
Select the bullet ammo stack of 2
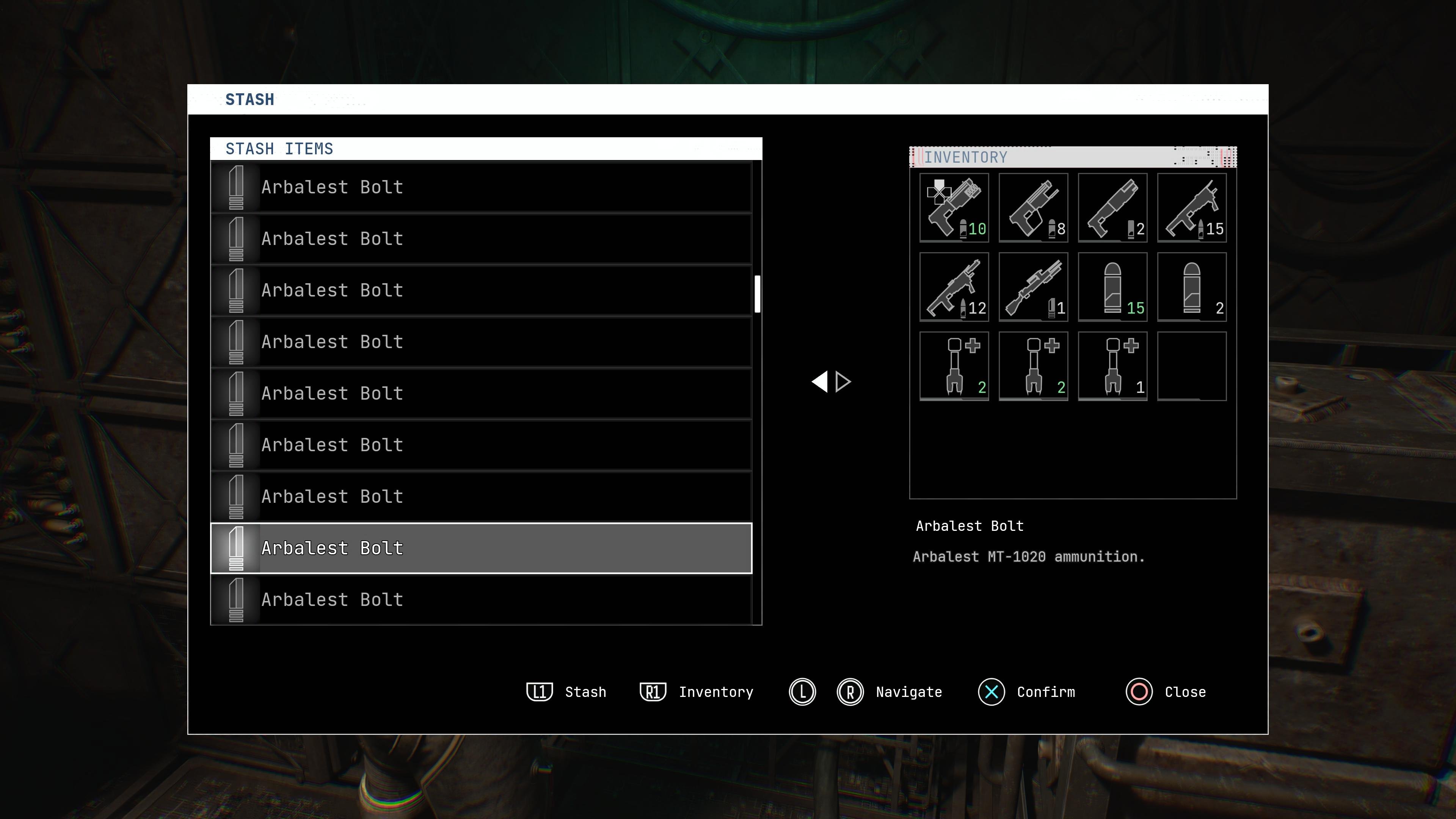coord(1191,287)
